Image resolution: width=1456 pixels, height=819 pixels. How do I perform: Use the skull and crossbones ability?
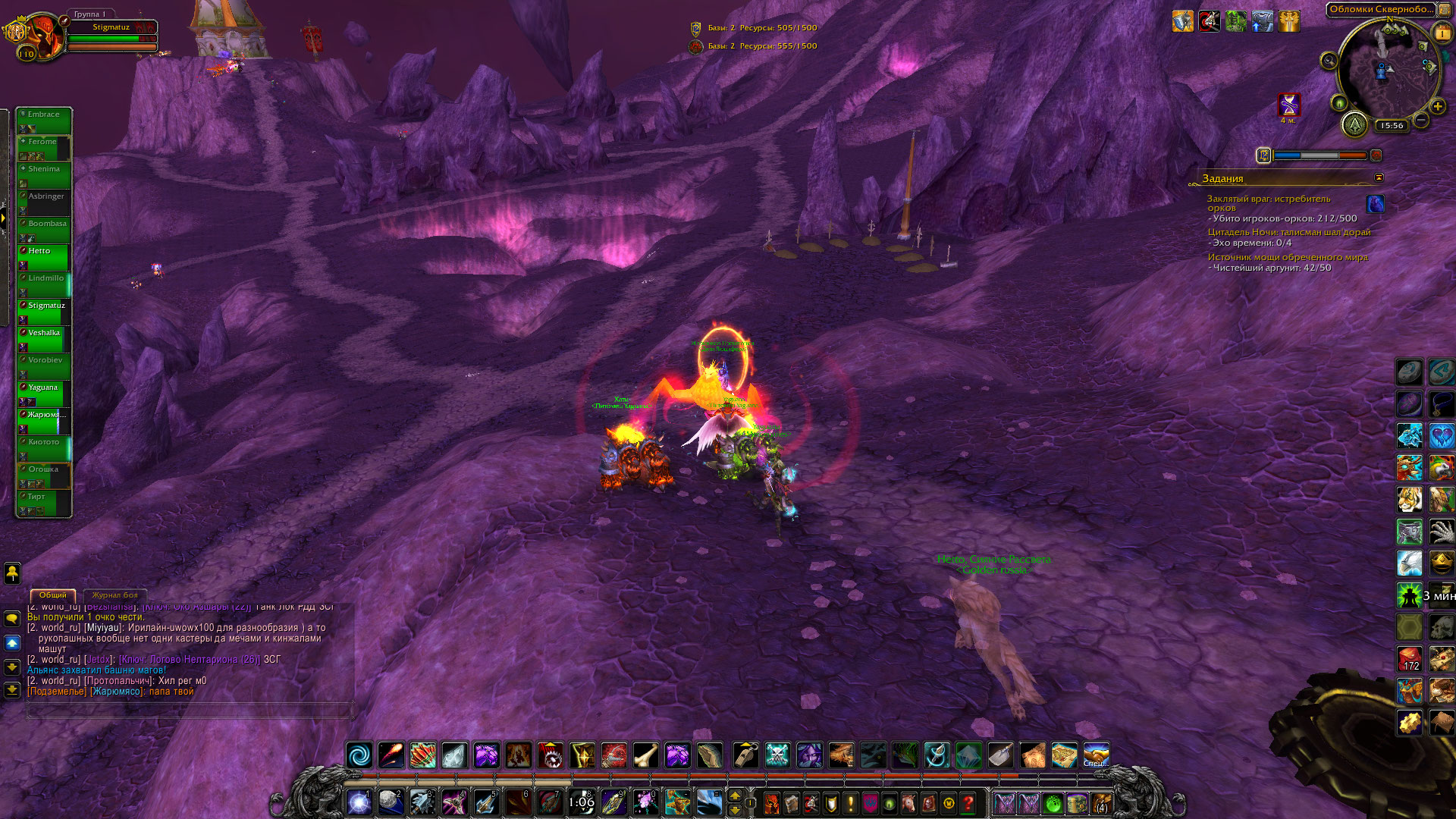[x=777, y=755]
